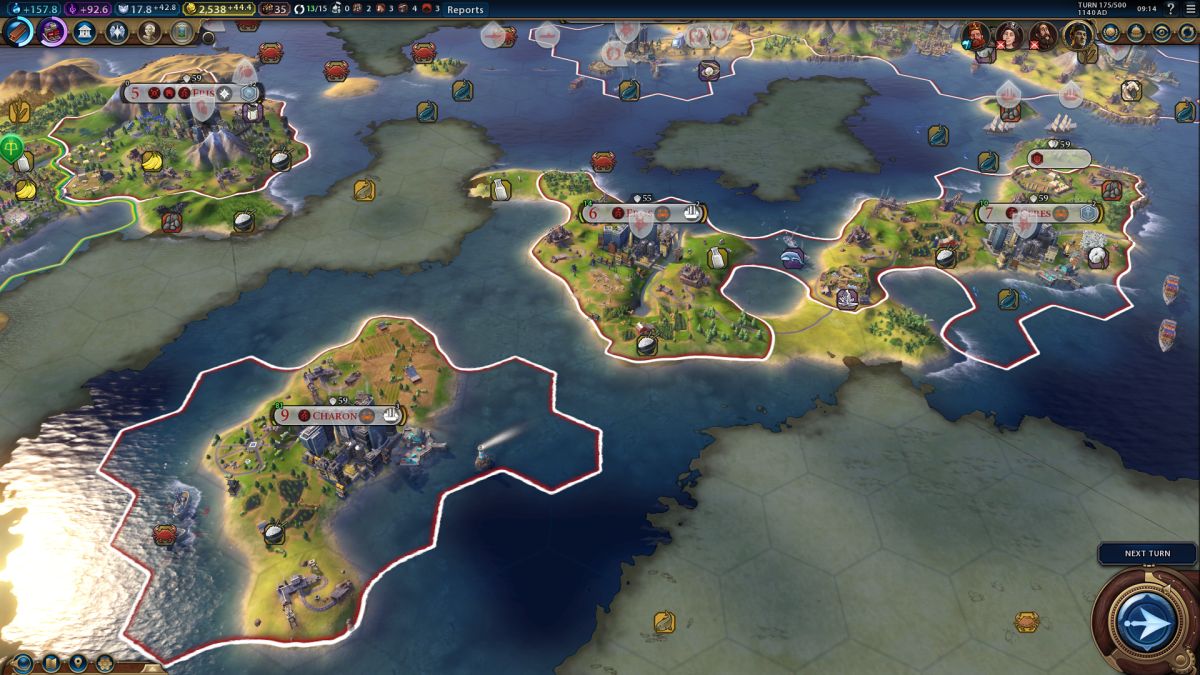
Task: Click the Next Turn arrow button
Action: 1145,620
